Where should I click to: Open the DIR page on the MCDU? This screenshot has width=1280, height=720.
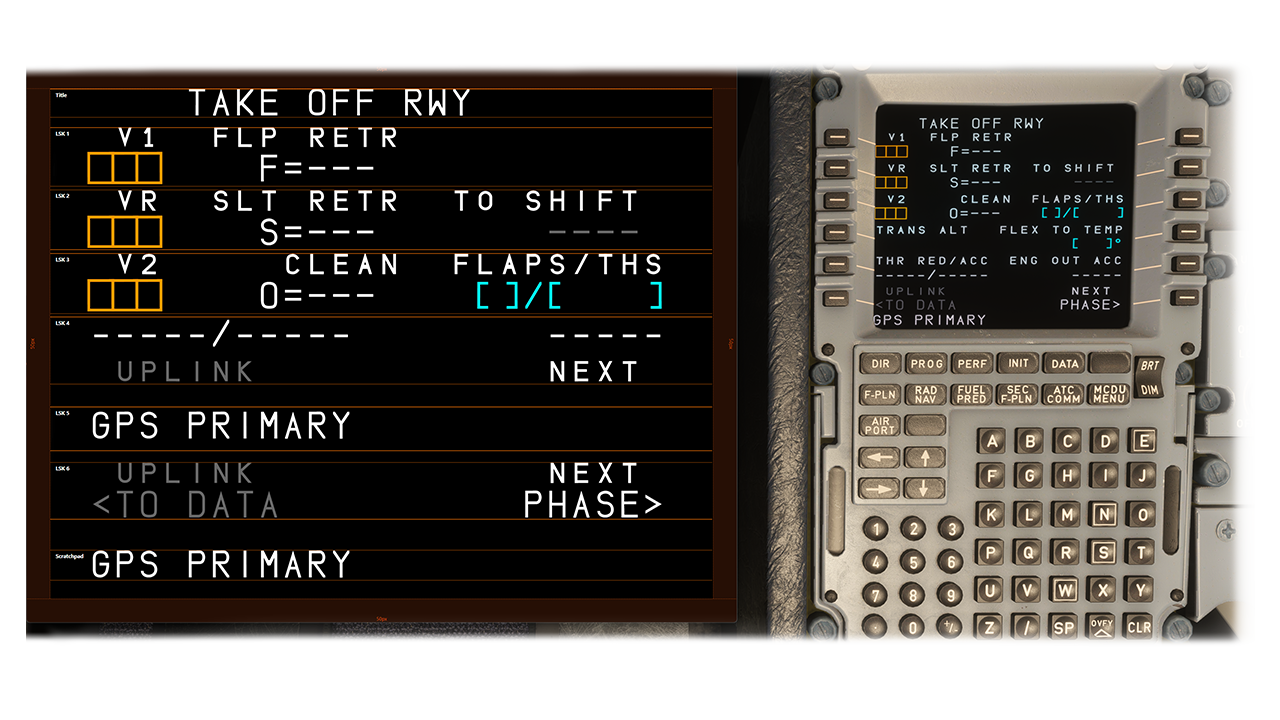(x=881, y=364)
